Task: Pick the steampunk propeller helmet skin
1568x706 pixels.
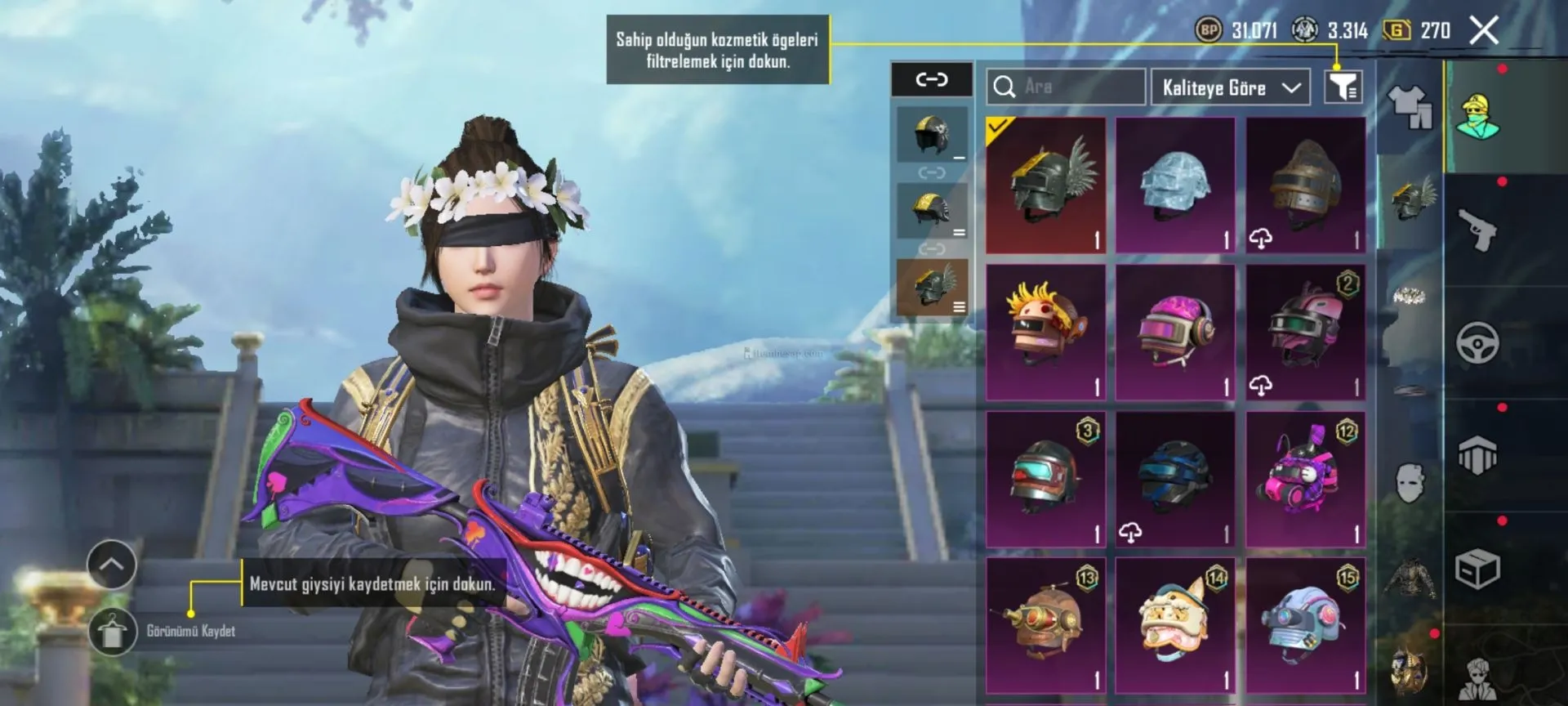Action: [x=1045, y=626]
